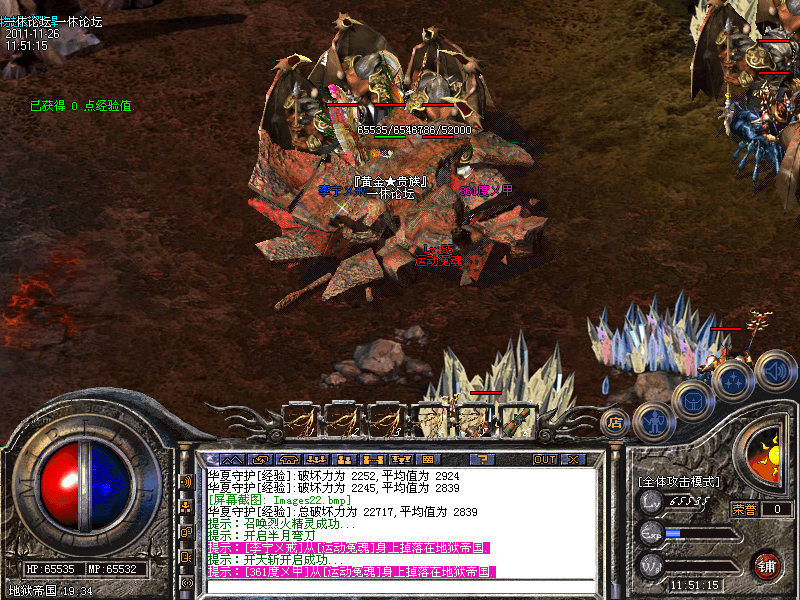The height and width of the screenshot is (600, 800).
Task: Toggle the attack mode label 全体攻击模式
Action: point(678,482)
